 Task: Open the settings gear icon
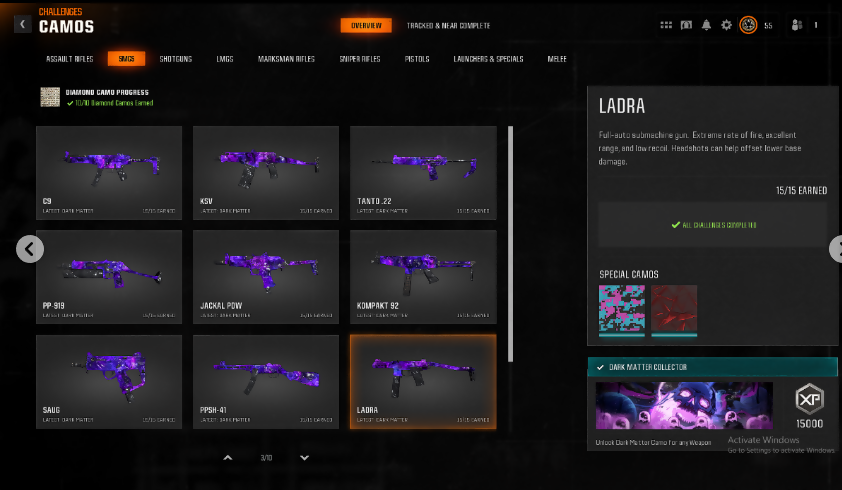(727, 25)
